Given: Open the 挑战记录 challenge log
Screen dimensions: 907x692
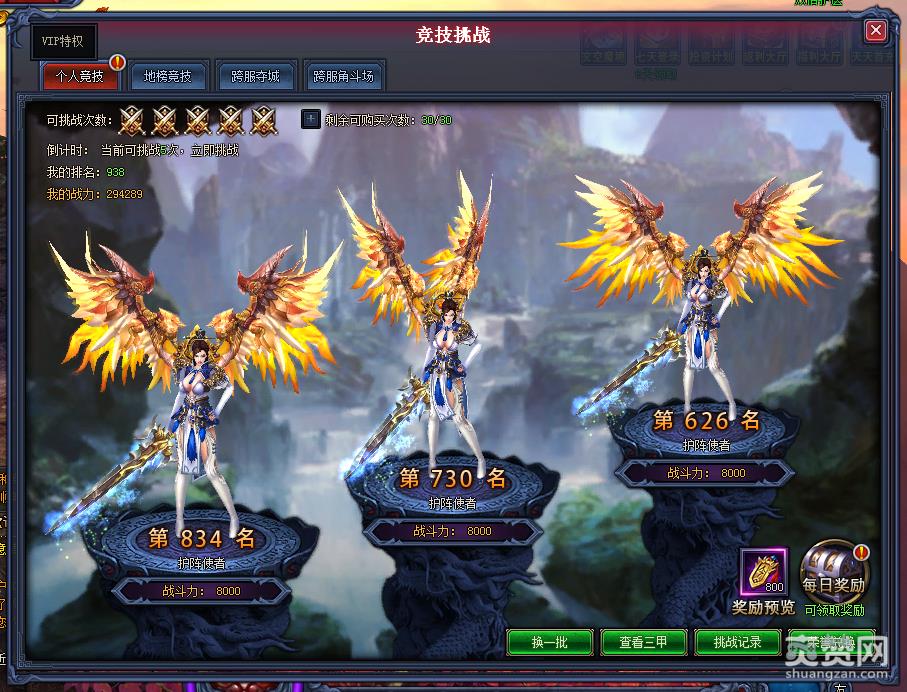Looking at the screenshot, I should (737, 642).
